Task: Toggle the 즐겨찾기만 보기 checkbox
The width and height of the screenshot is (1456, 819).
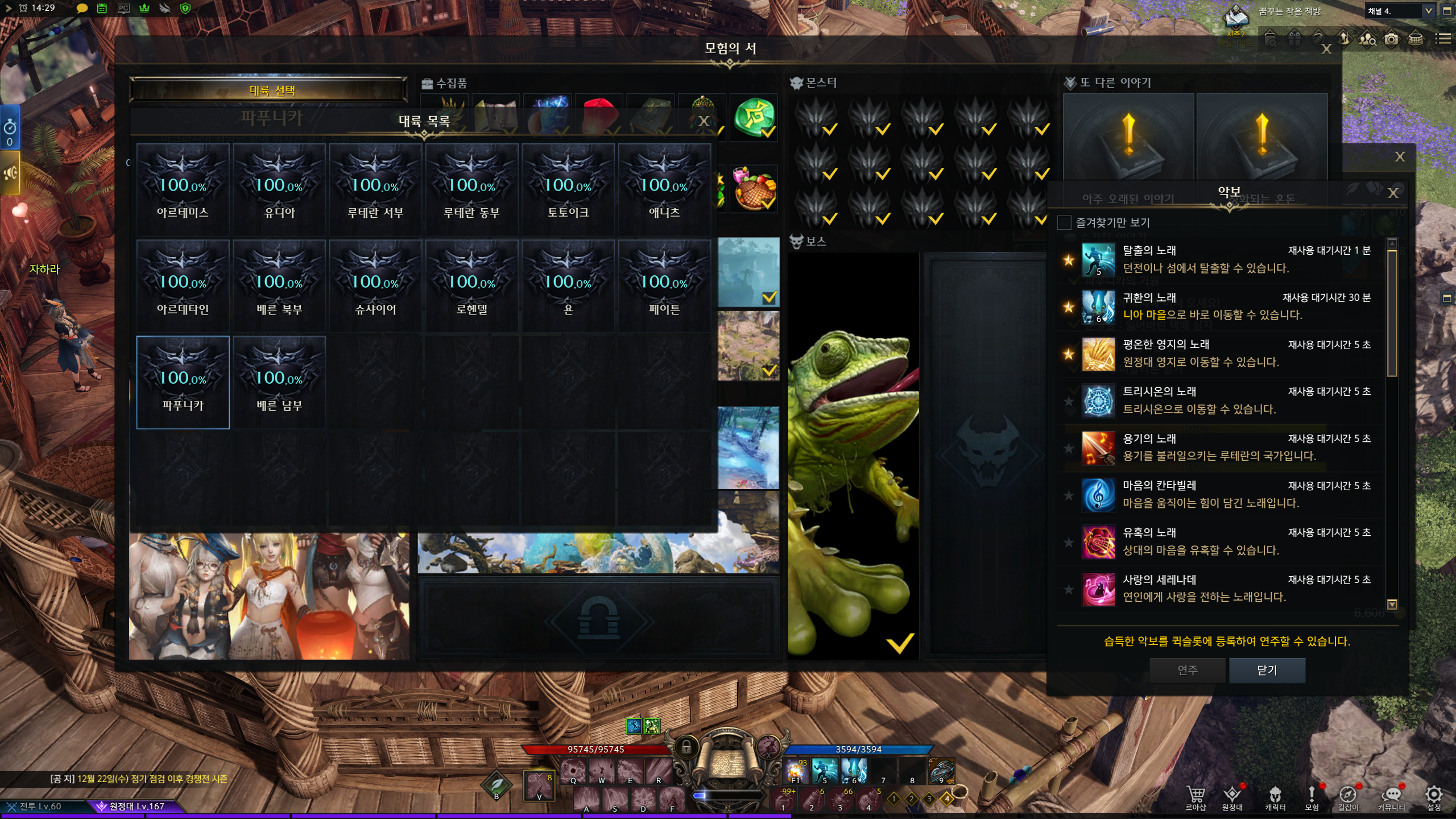Action: 1064,222
